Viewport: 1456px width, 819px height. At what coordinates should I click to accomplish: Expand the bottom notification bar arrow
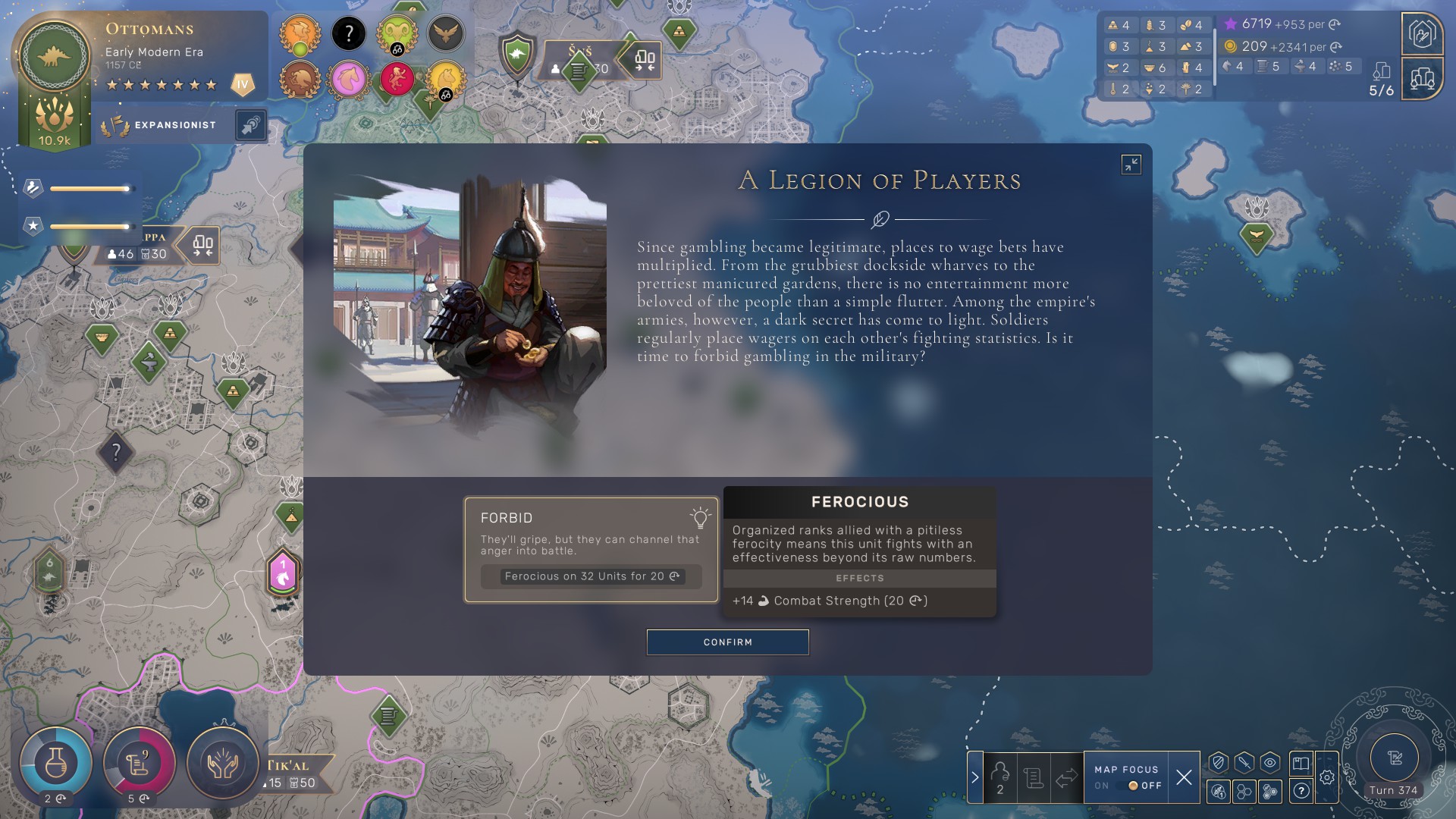975,777
